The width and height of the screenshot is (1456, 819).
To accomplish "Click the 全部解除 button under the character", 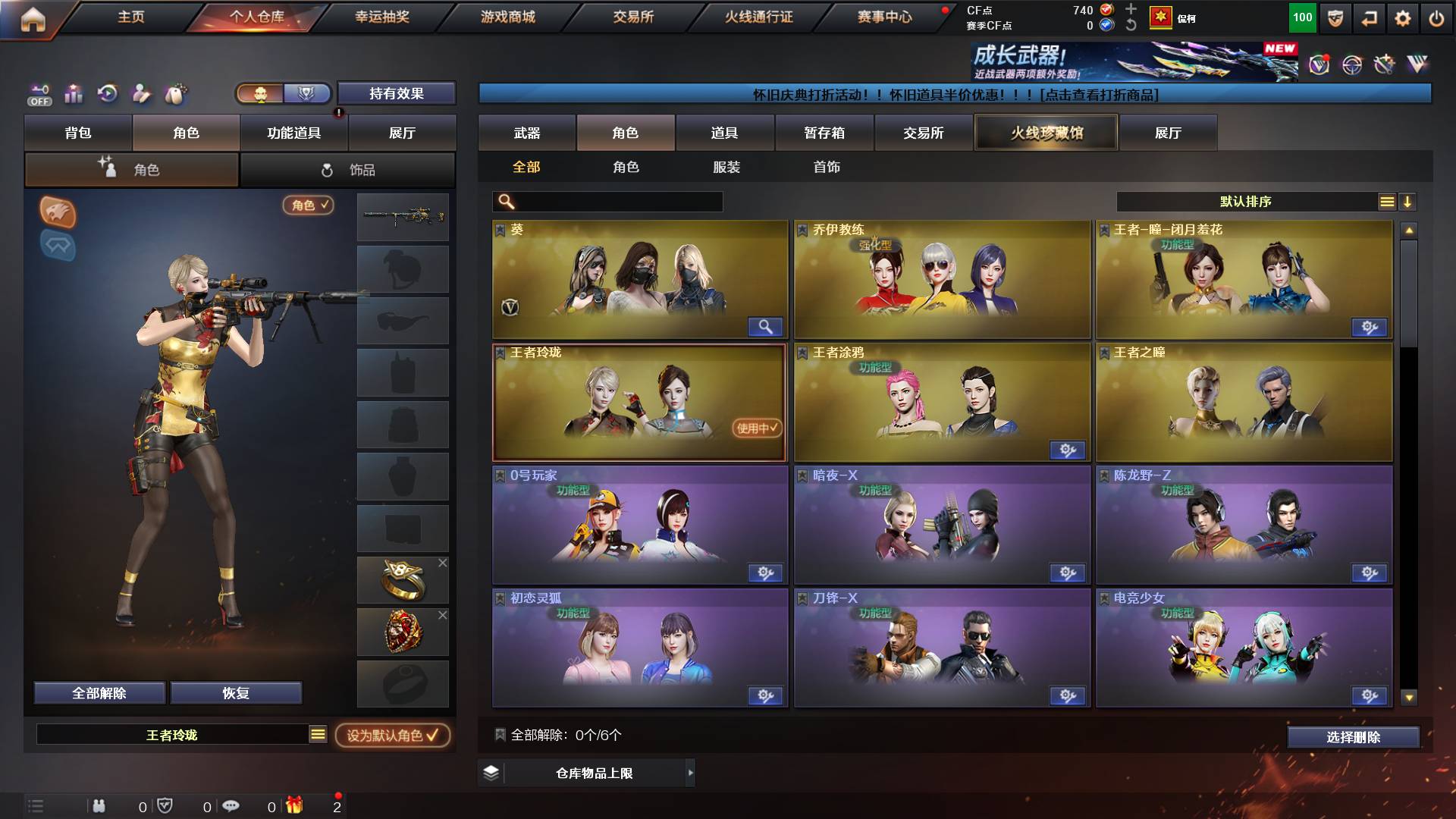I will (x=99, y=692).
